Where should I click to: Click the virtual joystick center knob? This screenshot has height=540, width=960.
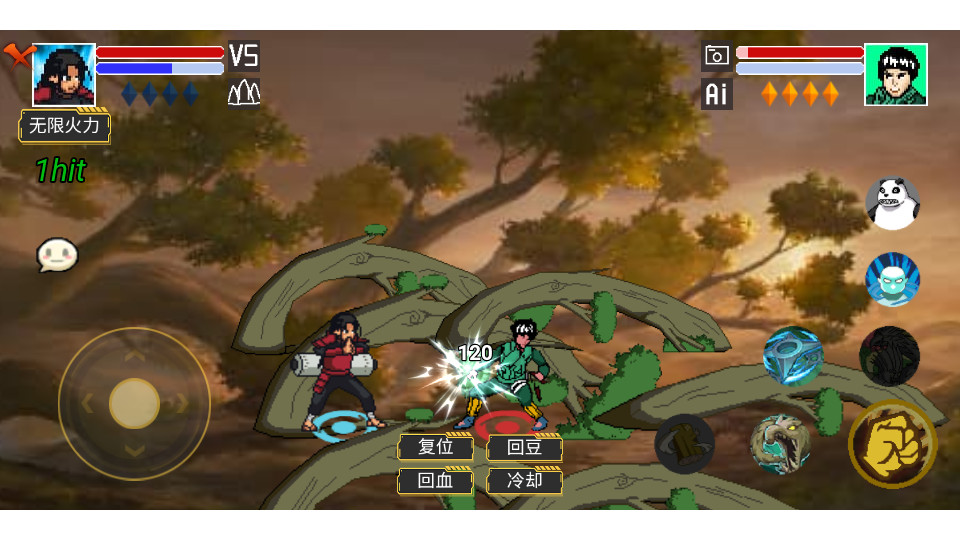pyautogui.click(x=134, y=403)
